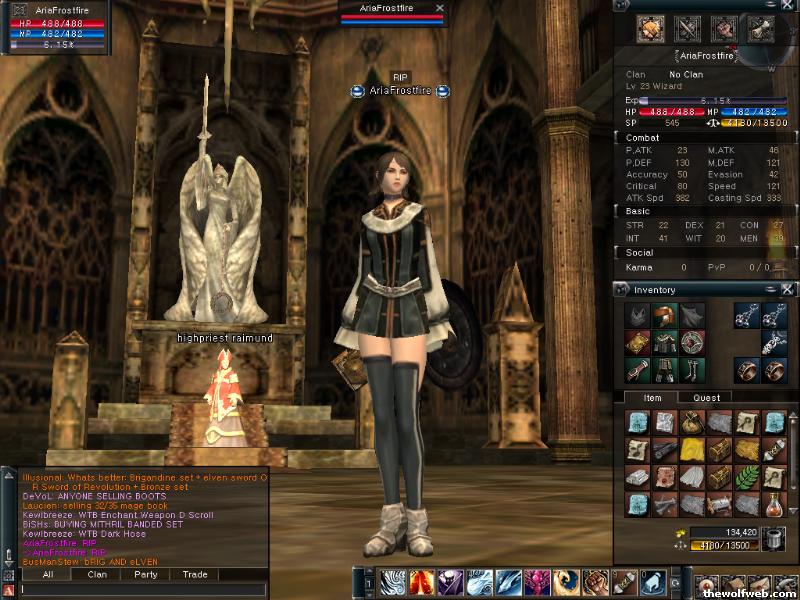Image resolution: width=800 pixels, height=600 pixels.
Task: Select the red potion flask in inventory
Action: (772, 502)
